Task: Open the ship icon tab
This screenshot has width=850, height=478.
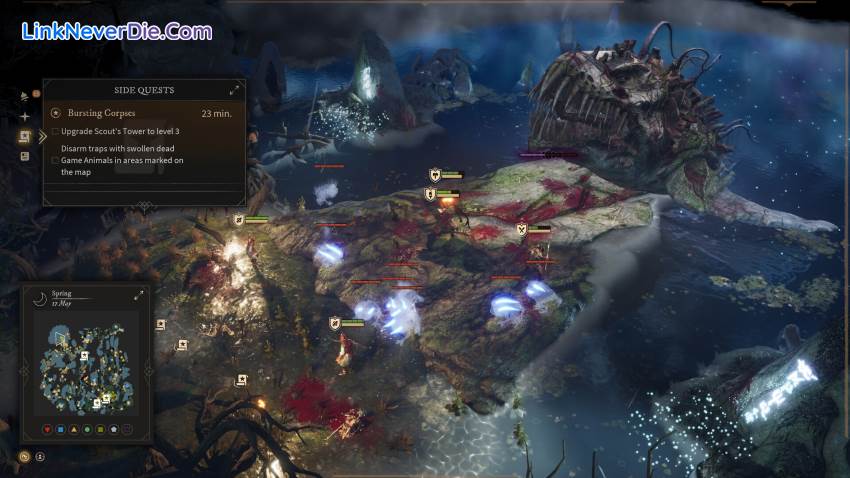Action: [x=25, y=97]
